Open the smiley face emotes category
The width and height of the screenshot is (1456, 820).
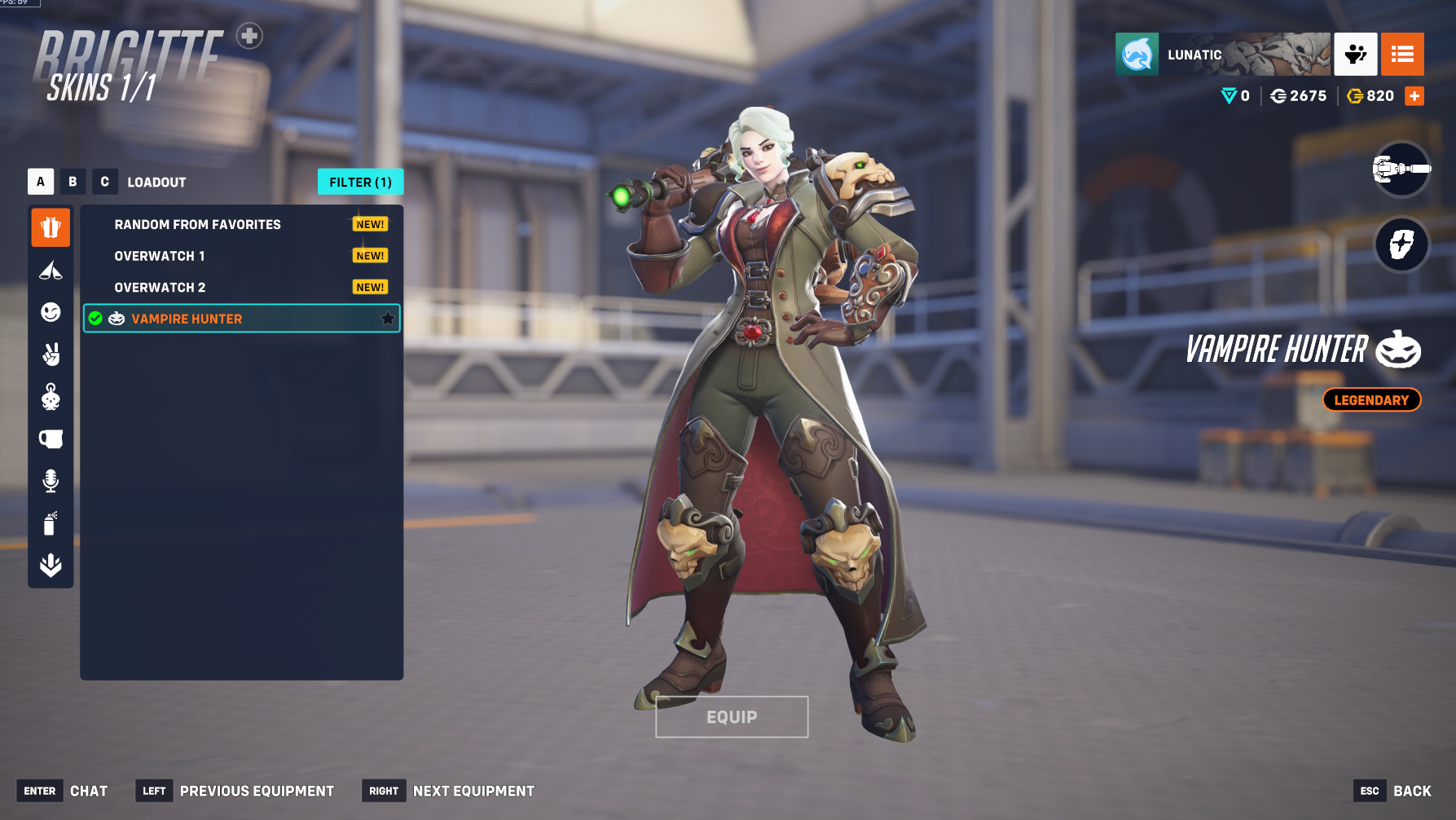click(x=51, y=312)
